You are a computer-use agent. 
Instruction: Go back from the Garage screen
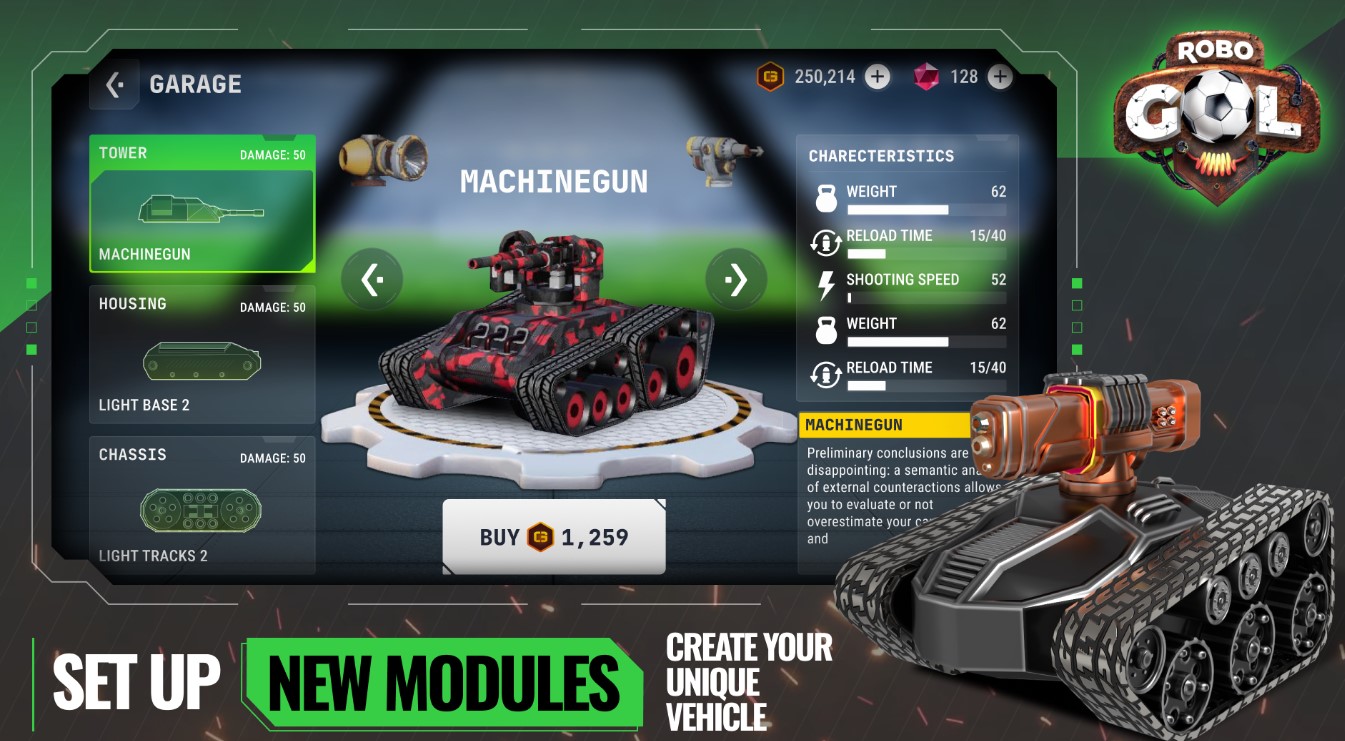[x=114, y=85]
